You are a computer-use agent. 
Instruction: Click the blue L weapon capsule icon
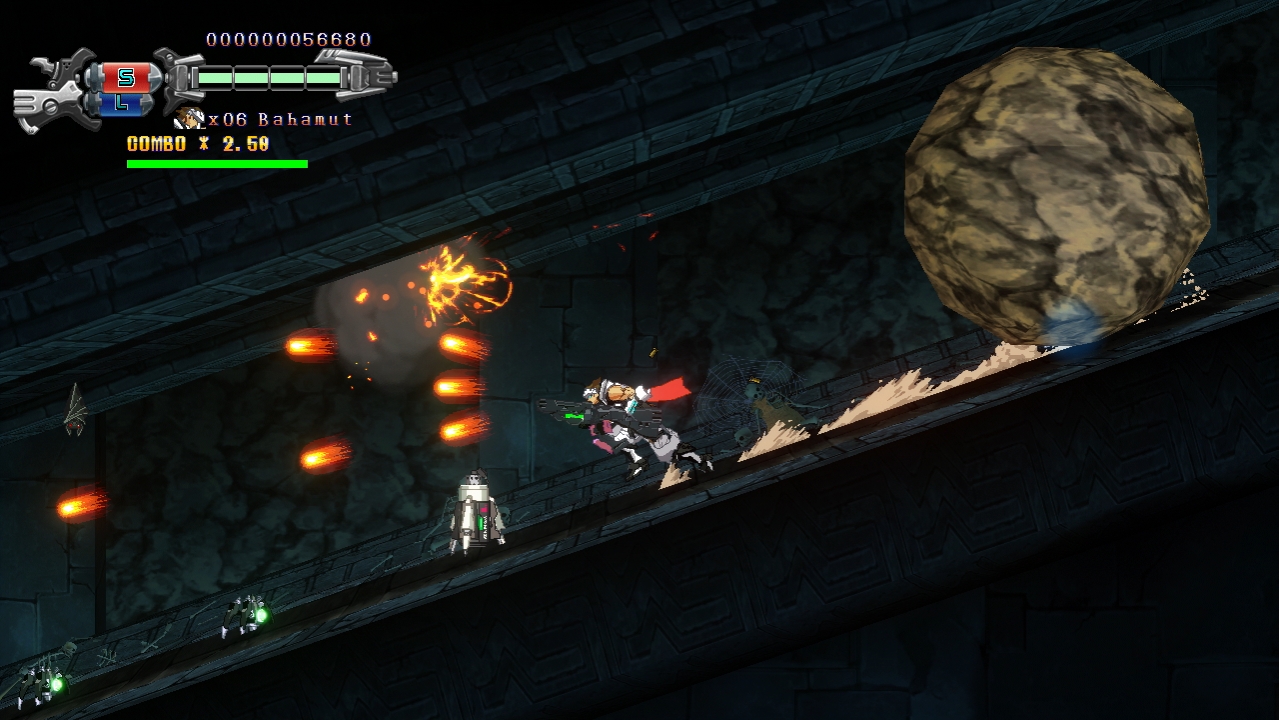(122, 104)
